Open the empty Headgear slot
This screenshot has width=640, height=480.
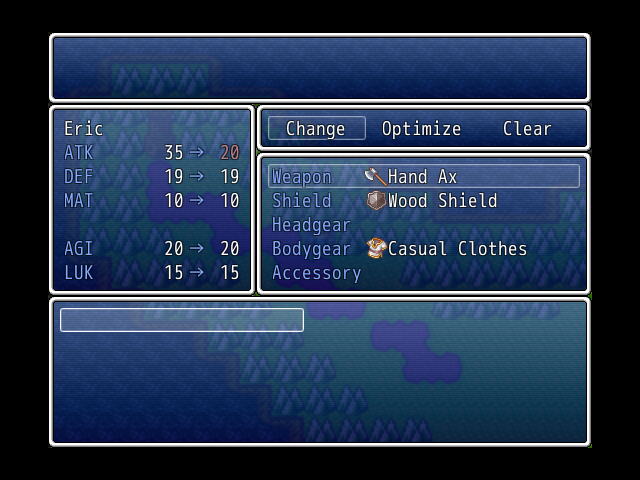(423, 225)
